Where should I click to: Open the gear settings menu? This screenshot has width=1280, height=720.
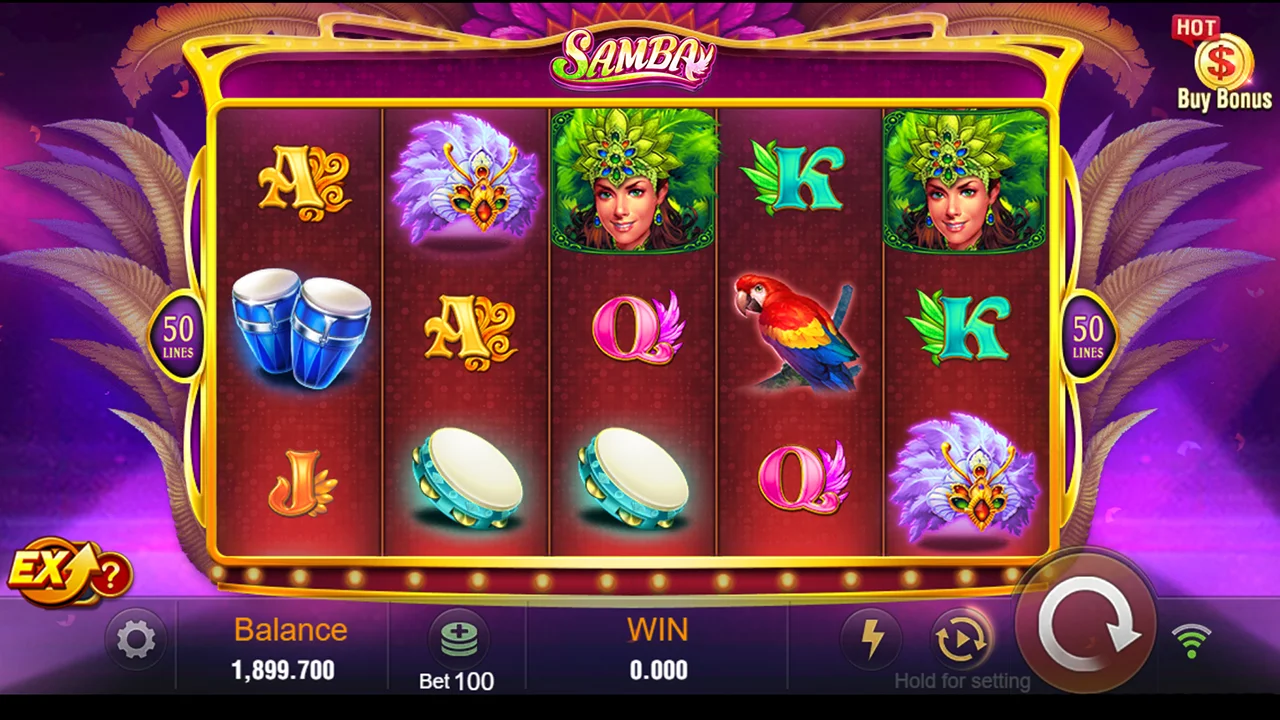coord(136,639)
